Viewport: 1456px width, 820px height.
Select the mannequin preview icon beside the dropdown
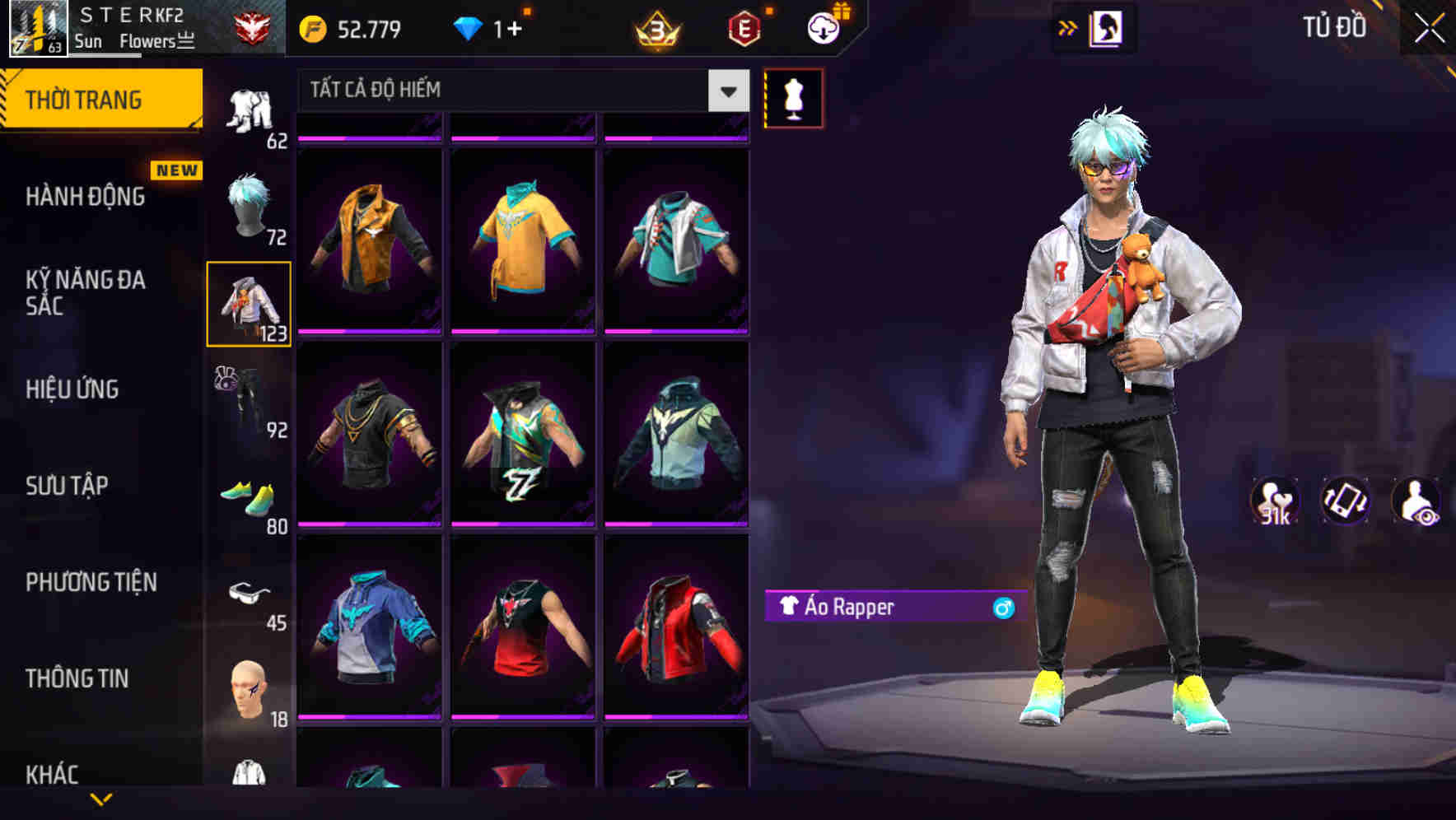(793, 97)
